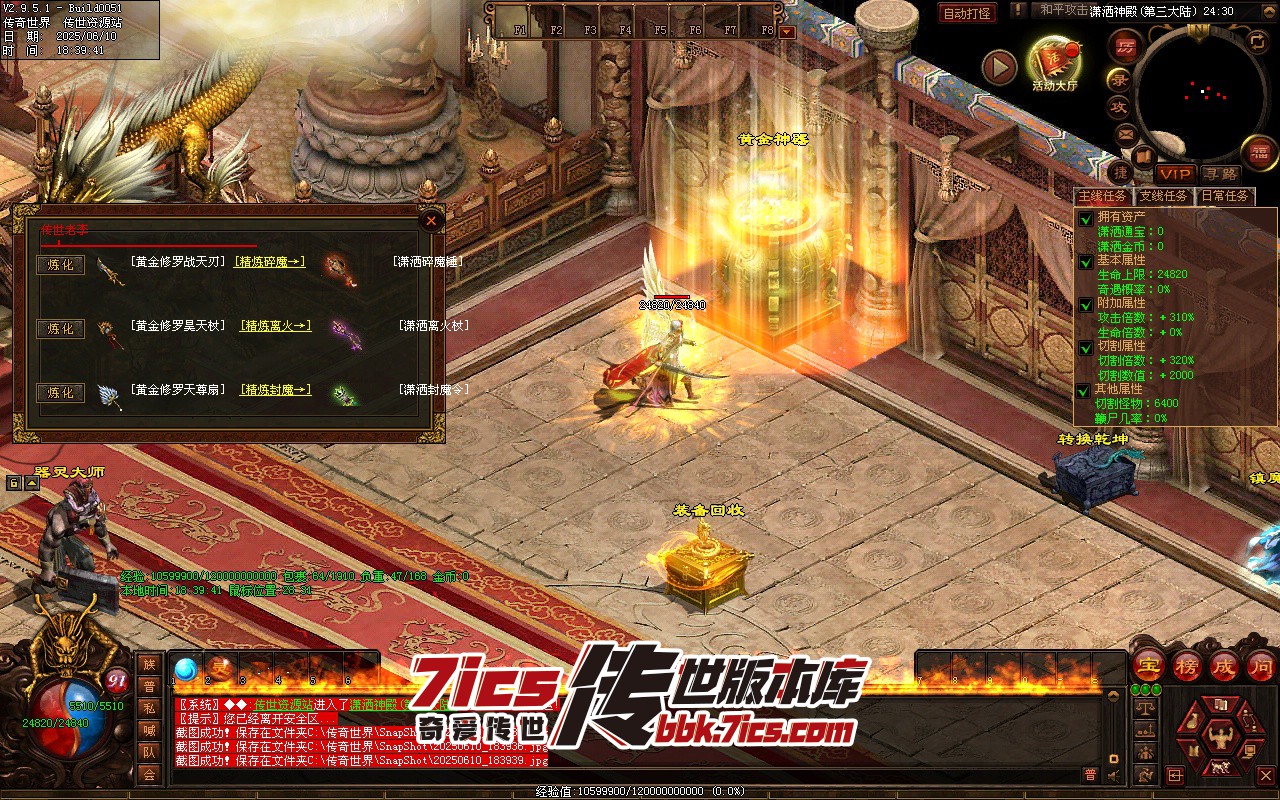
Task: Close the refining dialog window
Action: (431, 220)
